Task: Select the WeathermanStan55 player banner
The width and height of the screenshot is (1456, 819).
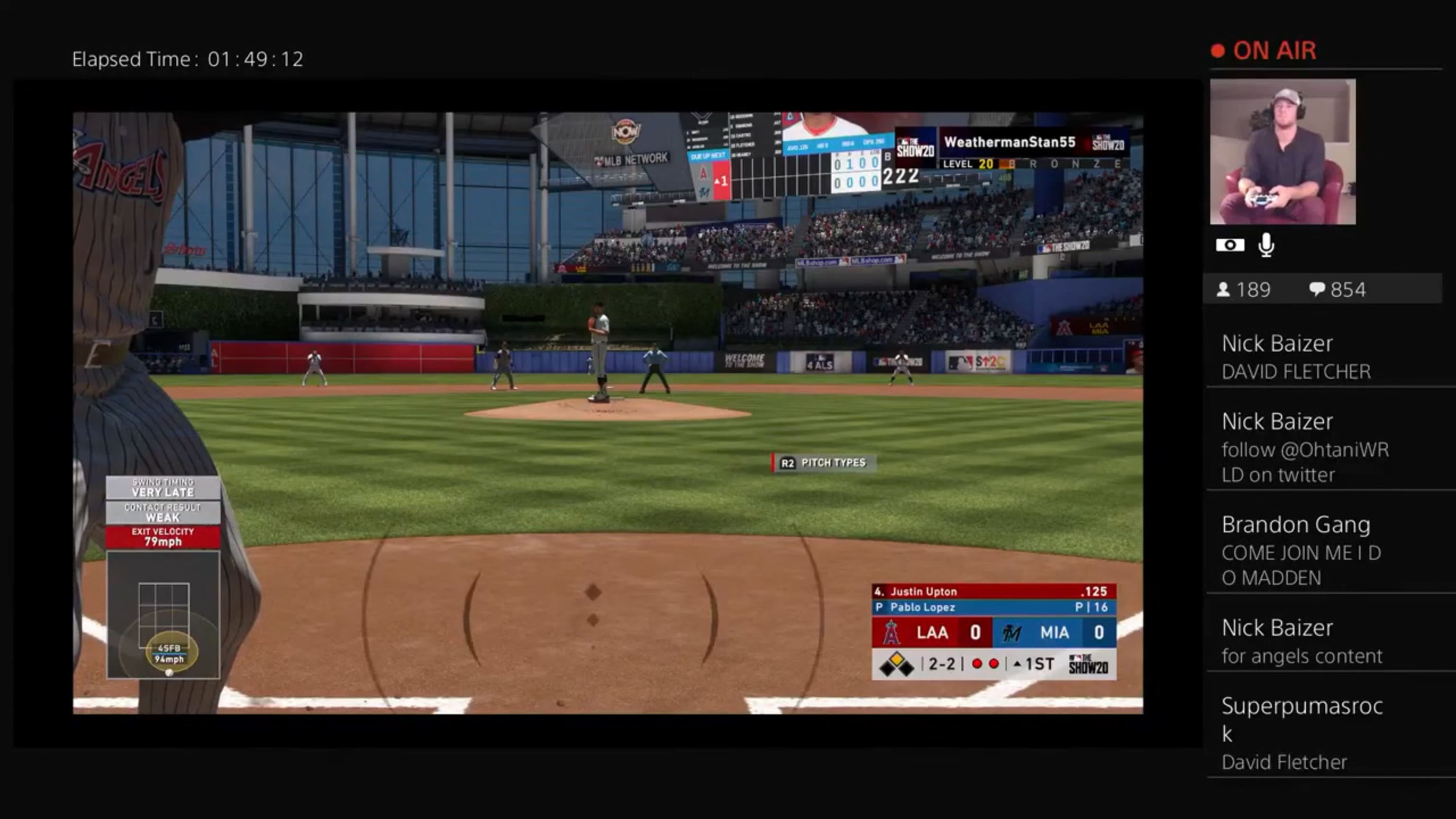Action: point(1010,143)
